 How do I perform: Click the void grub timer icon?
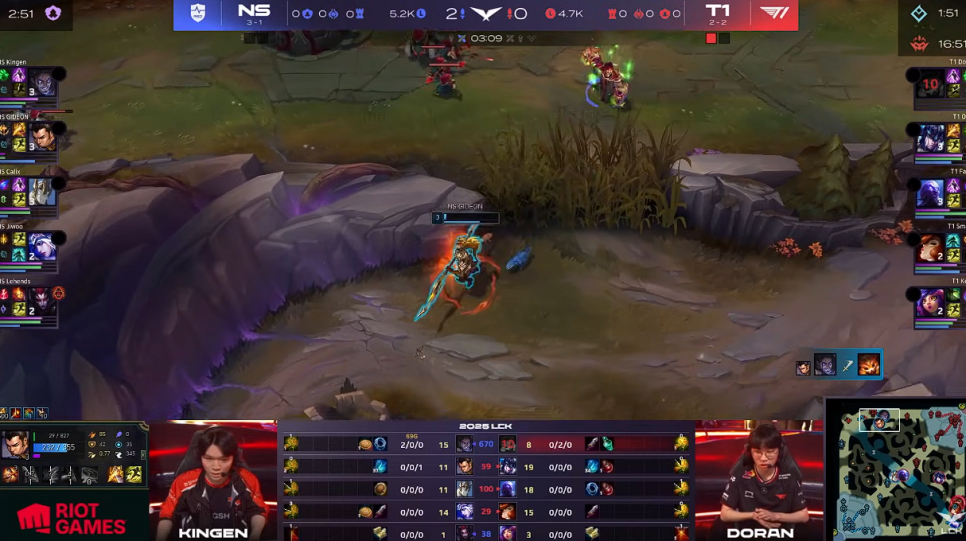tap(53, 14)
